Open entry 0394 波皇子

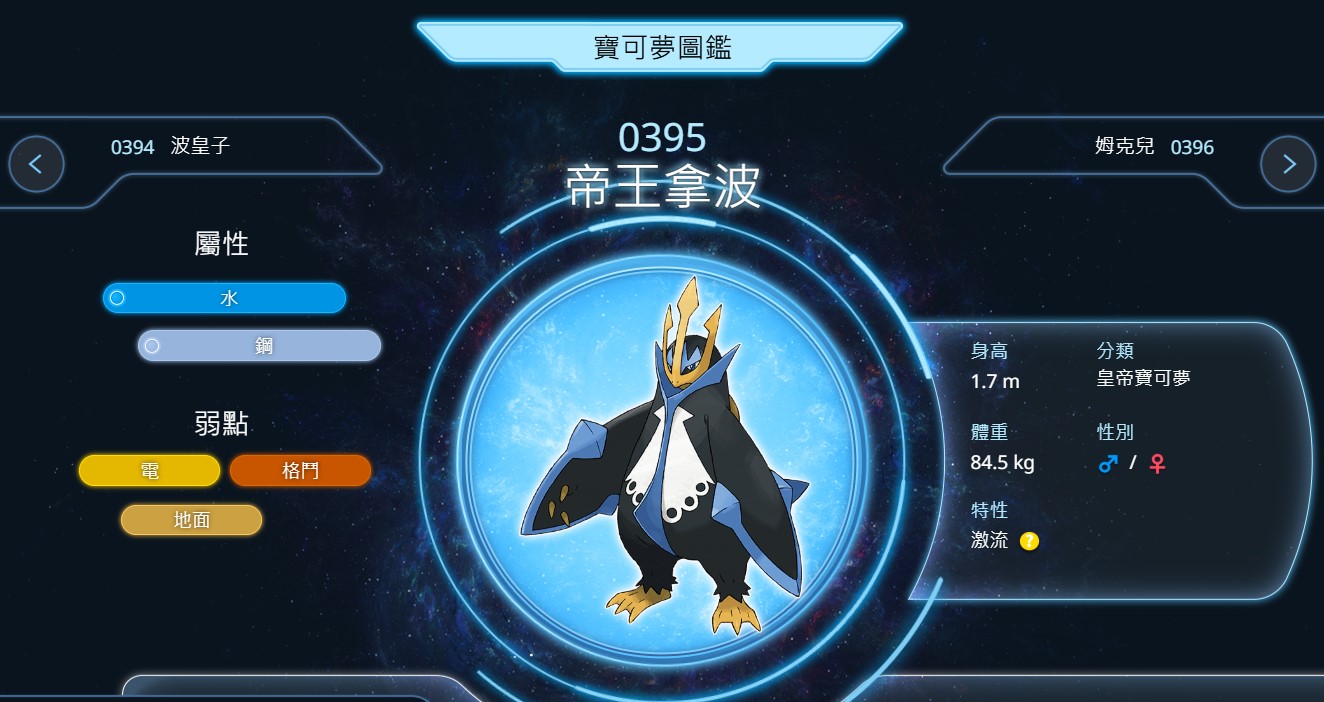(171, 147)
